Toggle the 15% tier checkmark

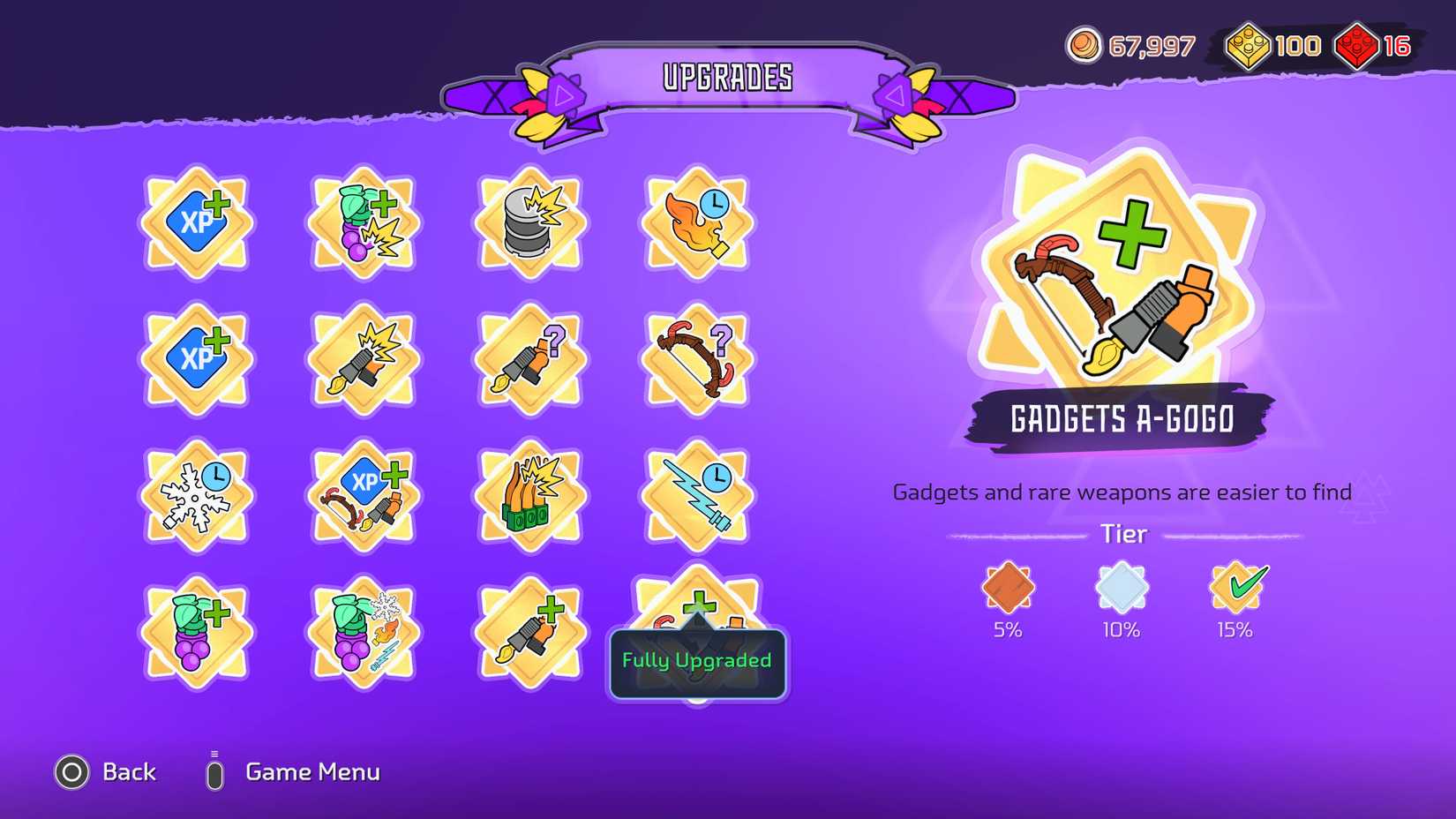tap(1235, 590)
